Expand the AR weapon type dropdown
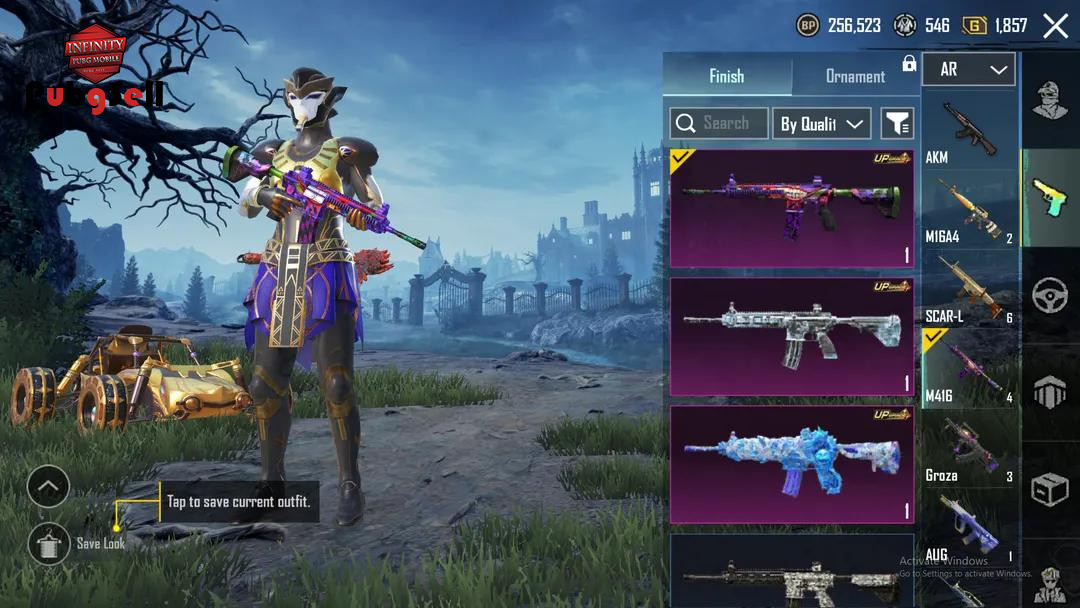1080x608 pixels. [x=969, y=70]
